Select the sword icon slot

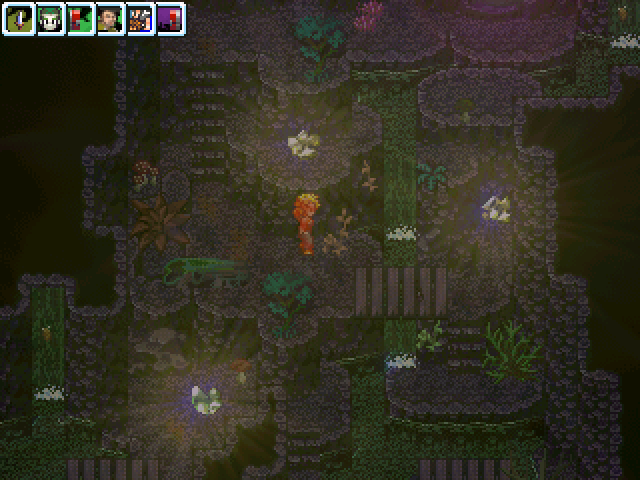point(20,18)
